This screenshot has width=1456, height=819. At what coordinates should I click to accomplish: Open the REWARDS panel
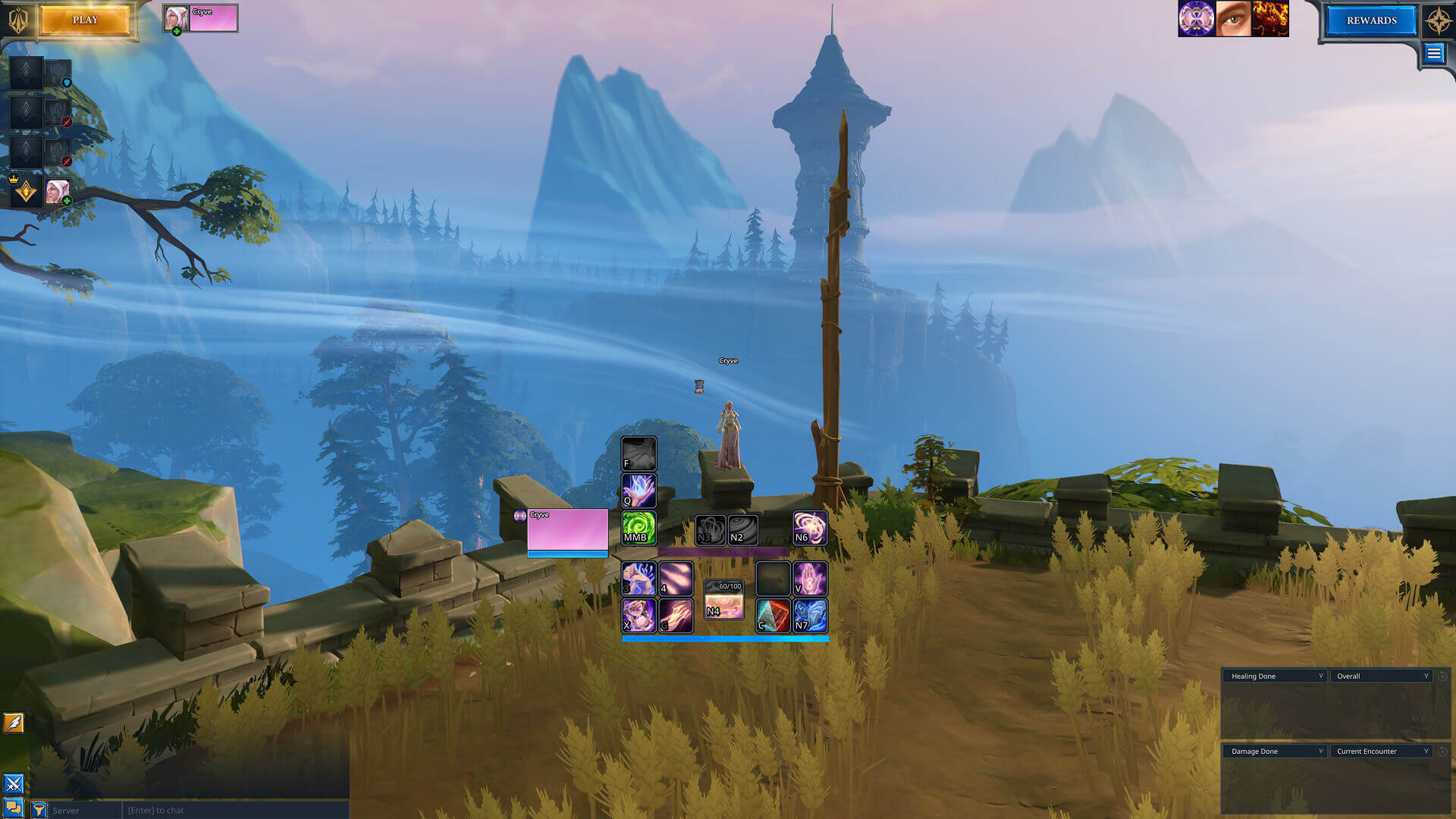(1371, 20)
